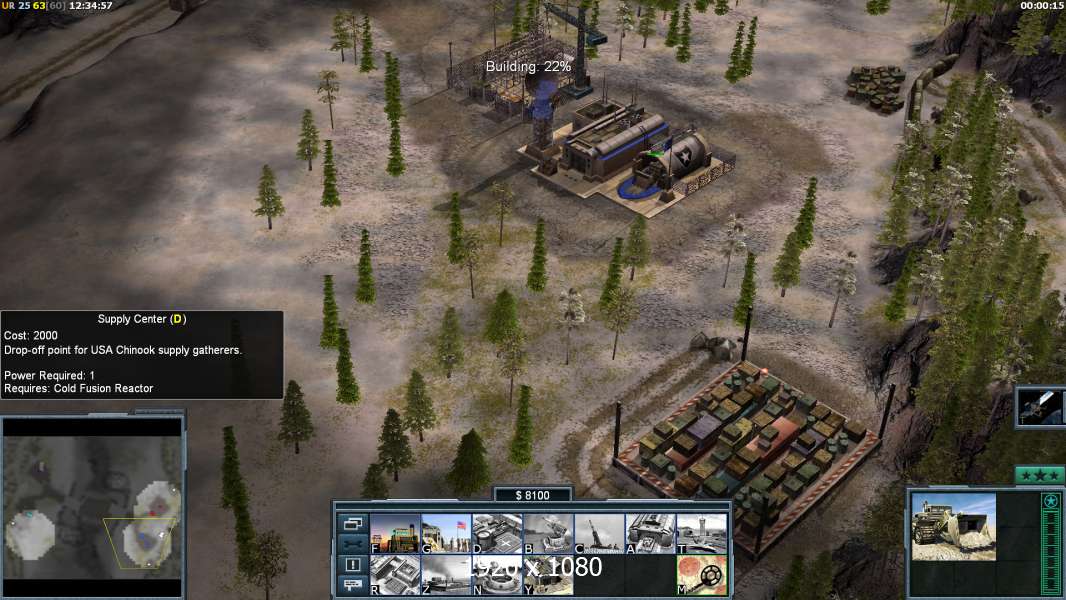Choose the build icon labeled Y
The height and width of the screenshot is (600, 1066).
(x=548, y=575)
